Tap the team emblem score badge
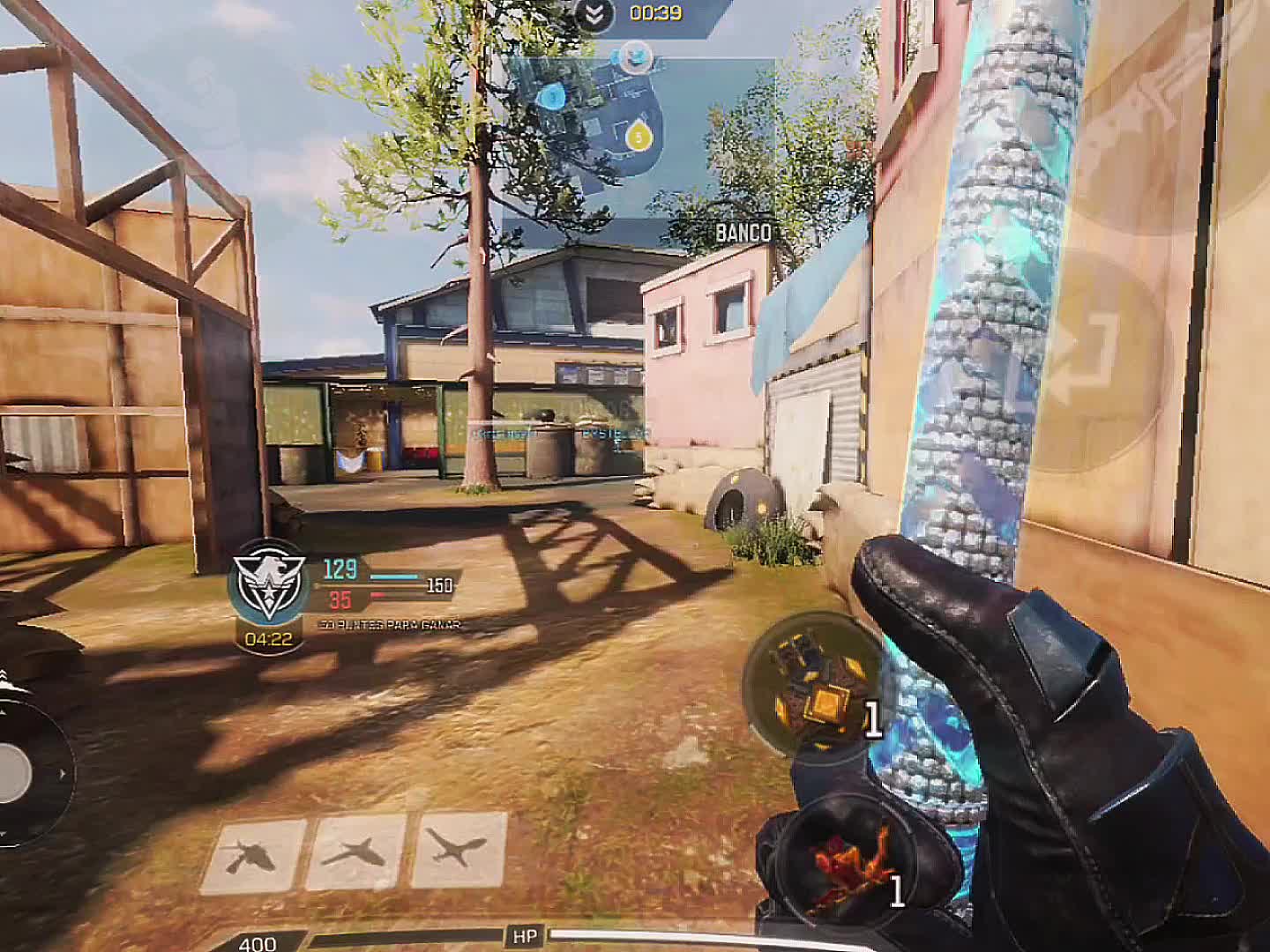The image size is (1270, 952). click(267, 582)
